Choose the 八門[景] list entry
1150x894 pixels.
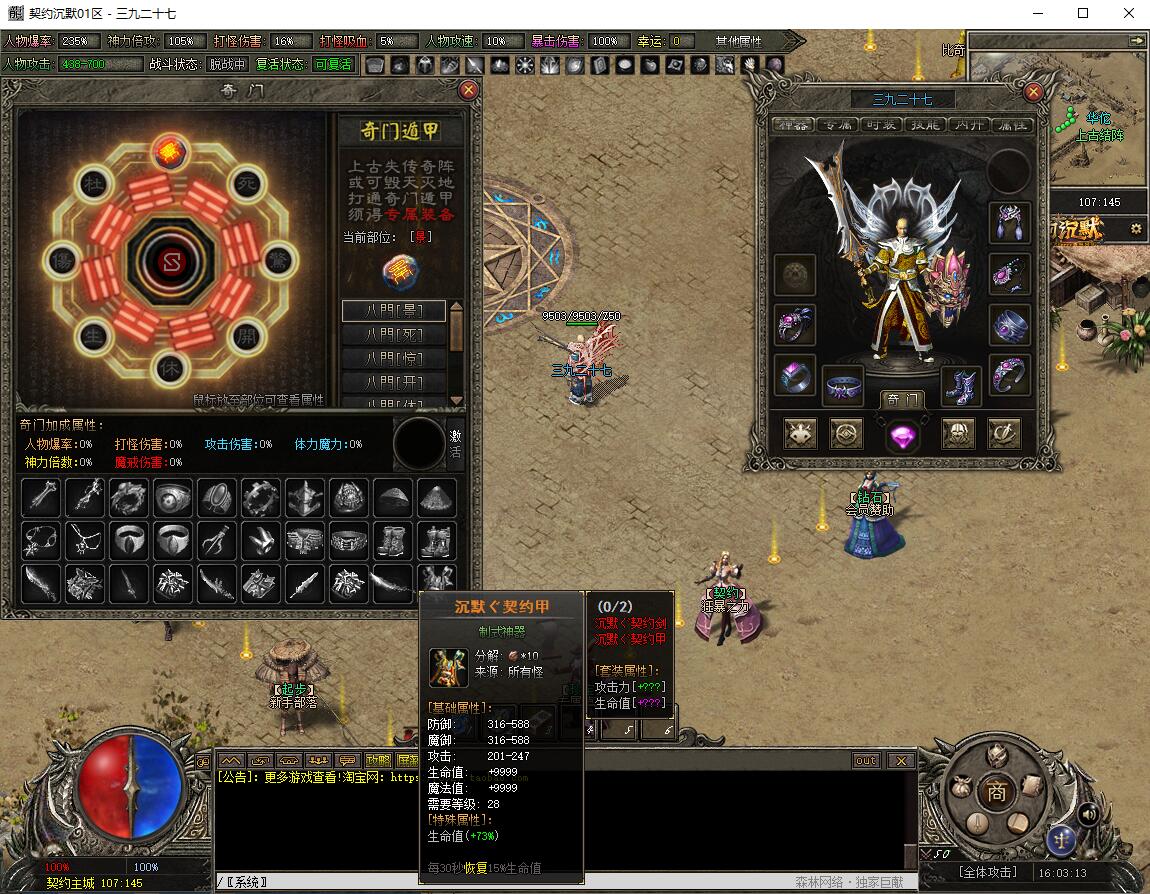[394, 311]
